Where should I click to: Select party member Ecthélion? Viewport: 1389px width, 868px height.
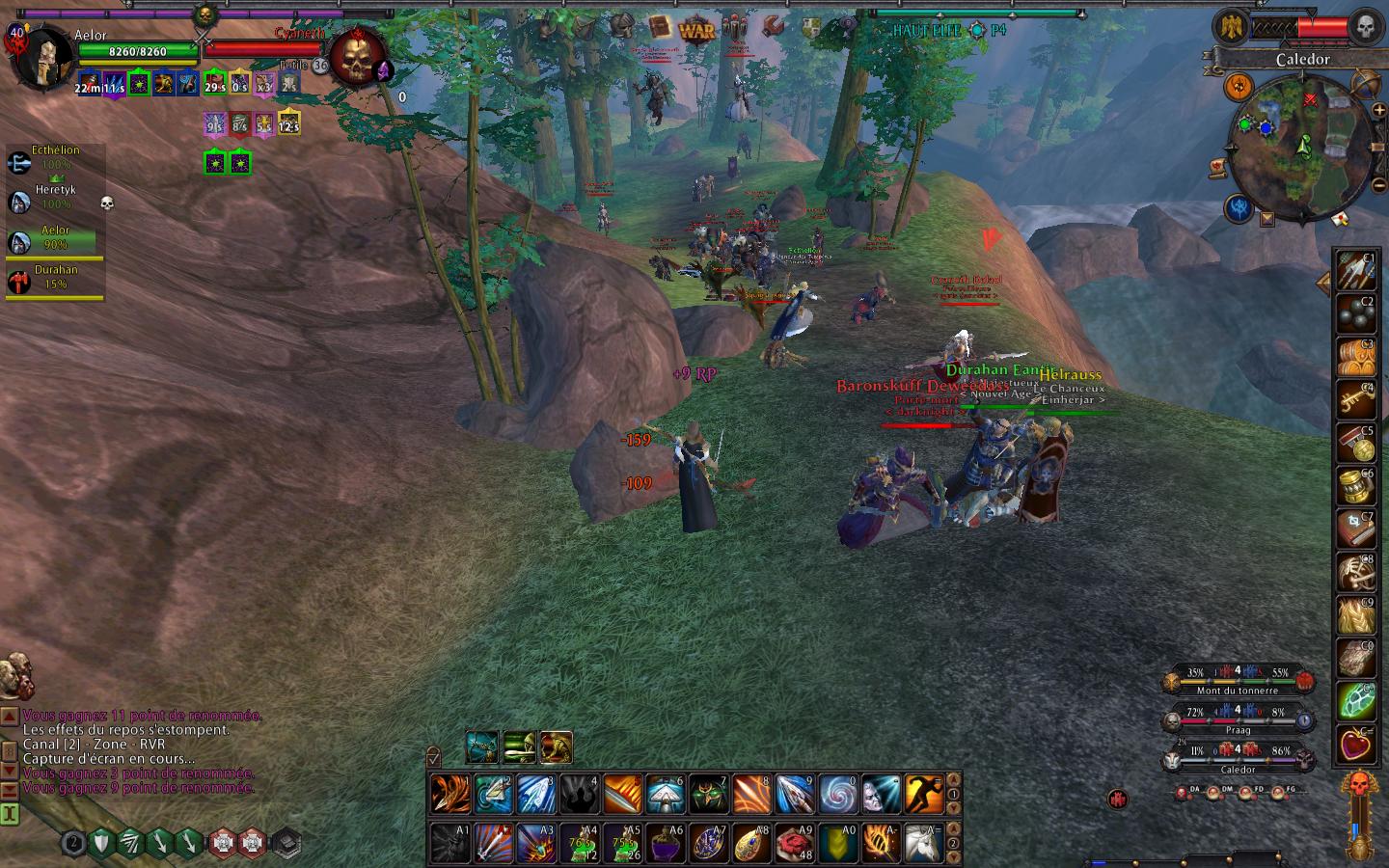[55, 157]
